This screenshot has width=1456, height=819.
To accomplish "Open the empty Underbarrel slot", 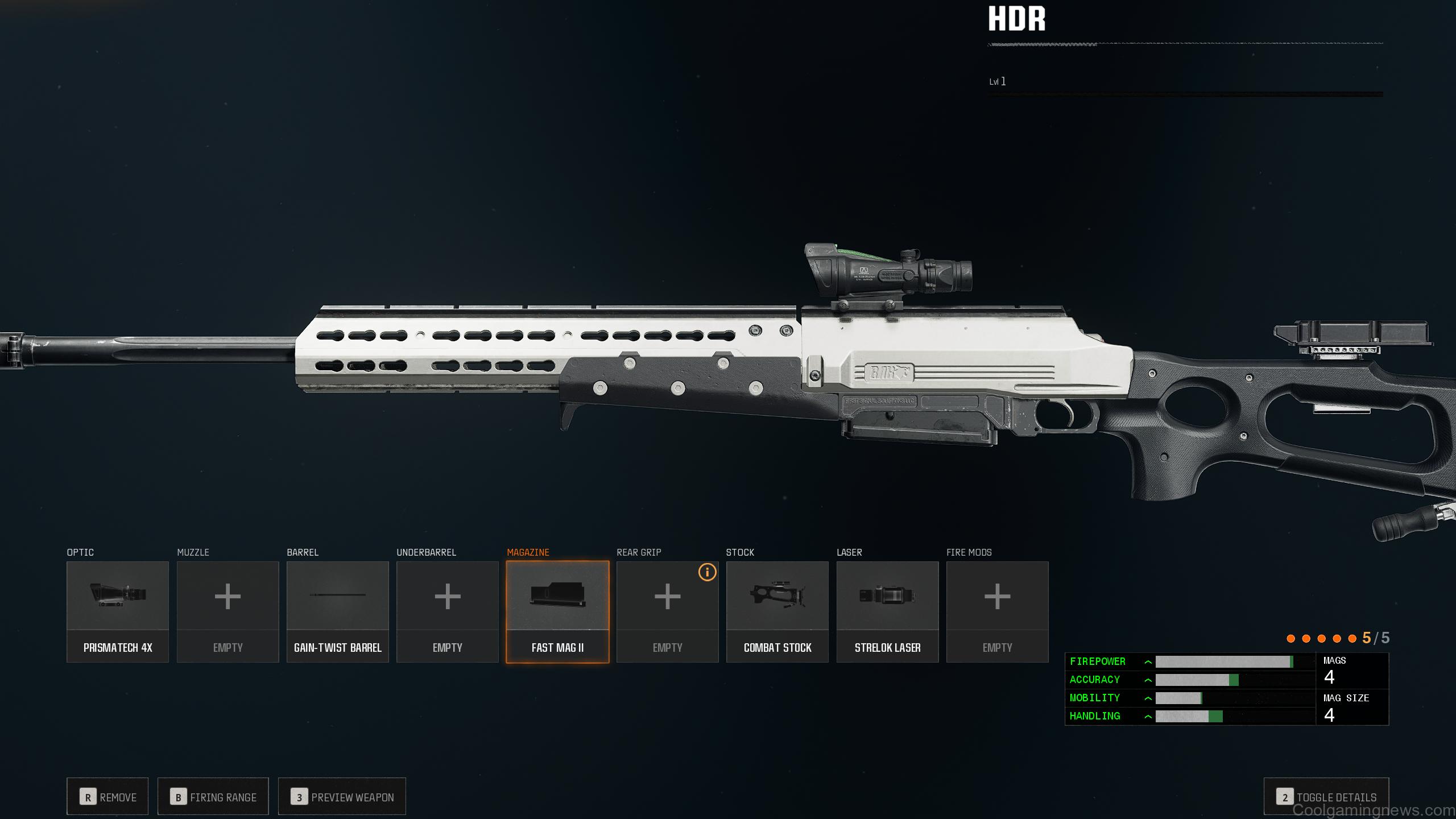I will click(447, 597).
